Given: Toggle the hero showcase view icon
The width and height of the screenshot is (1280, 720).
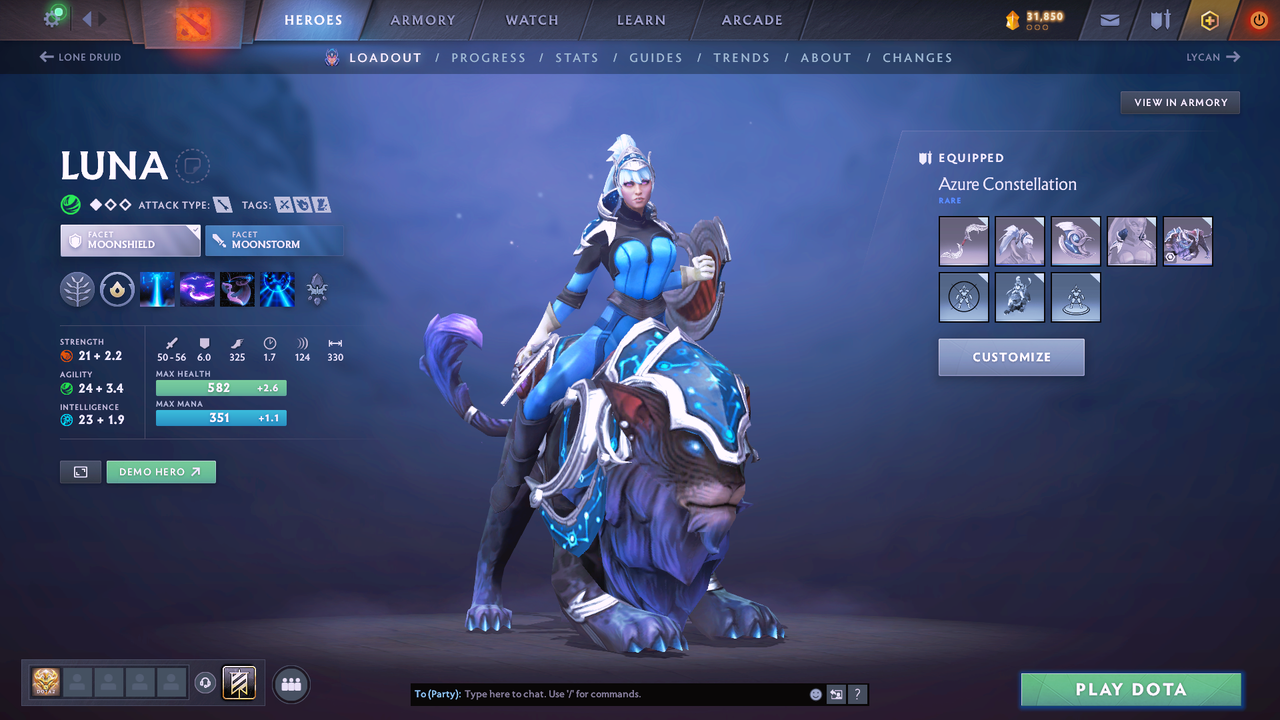Looking at the screenshot, I should point(80,471).
